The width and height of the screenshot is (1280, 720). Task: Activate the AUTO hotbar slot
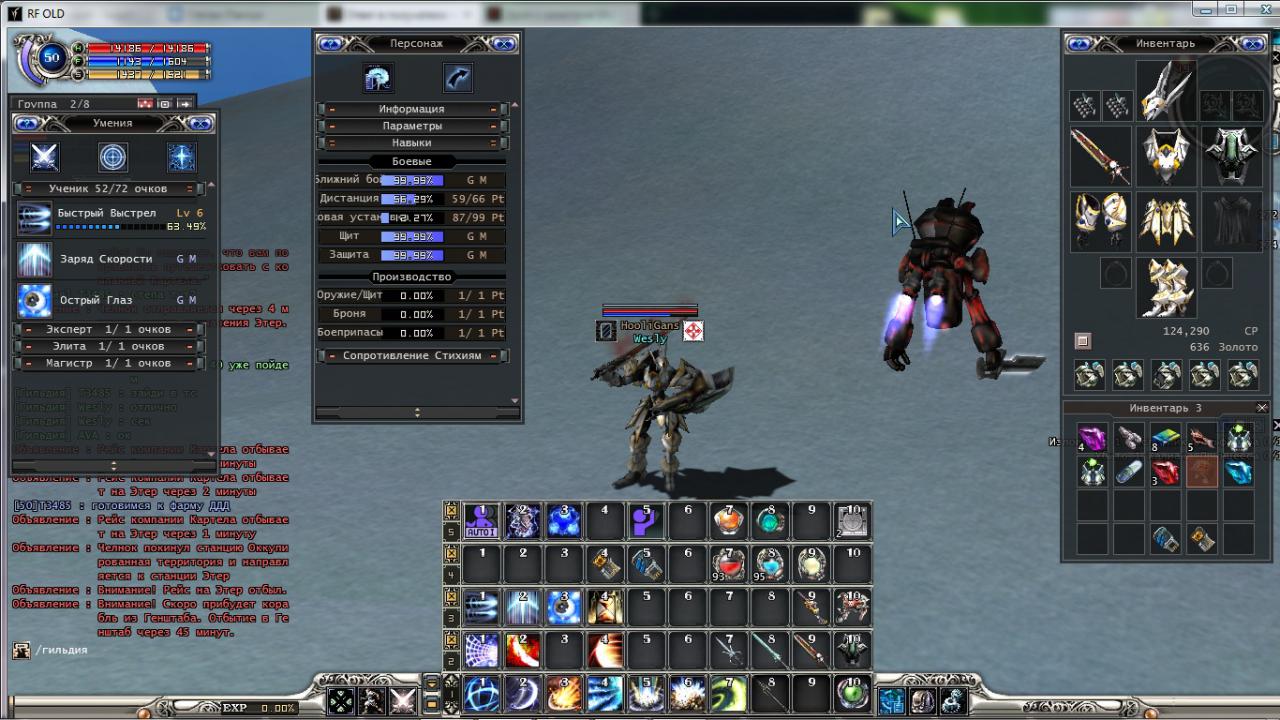pyautogui.click(x=482, y=521)
